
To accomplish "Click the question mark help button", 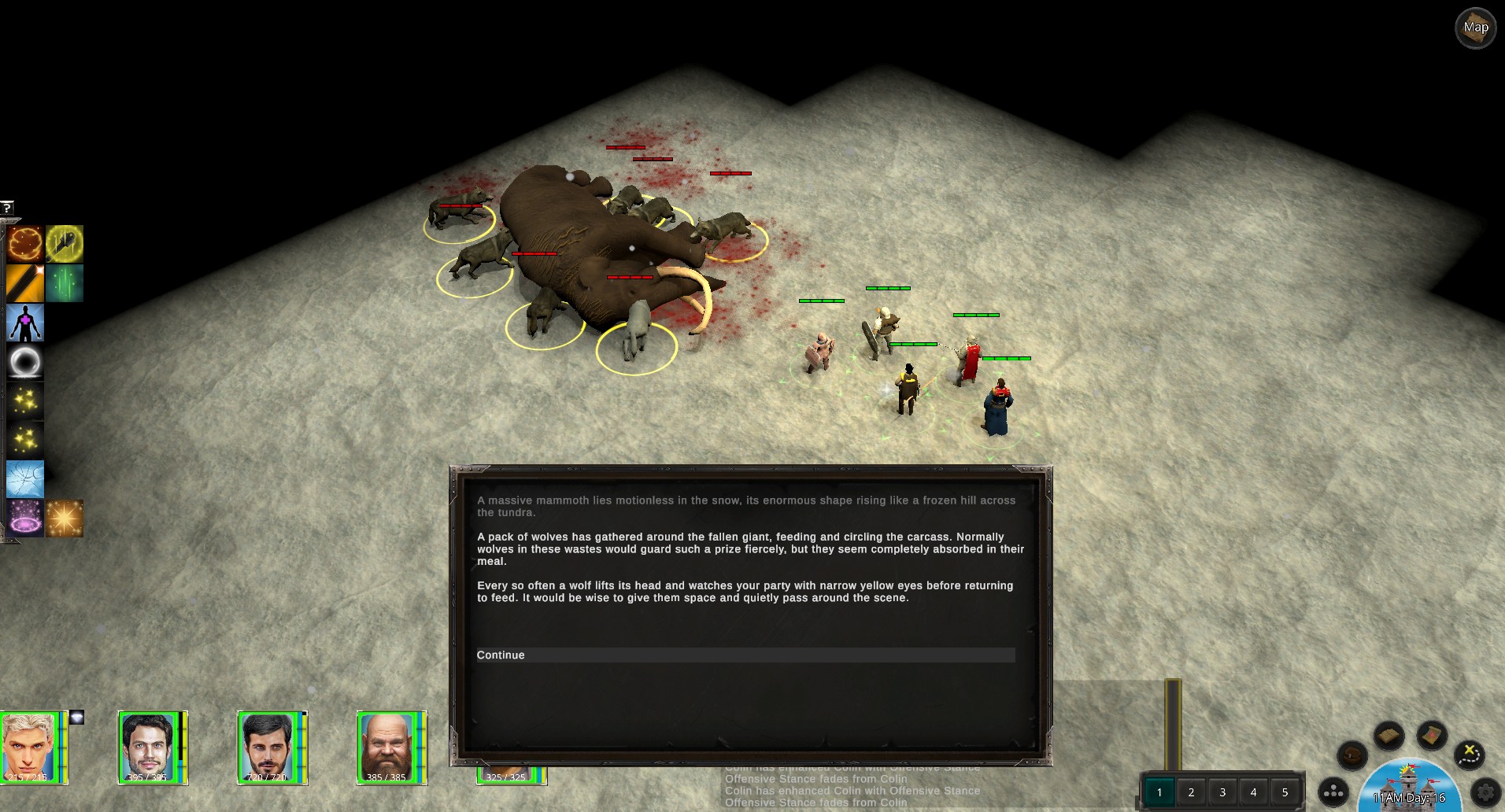I will (x=7, y=208).
